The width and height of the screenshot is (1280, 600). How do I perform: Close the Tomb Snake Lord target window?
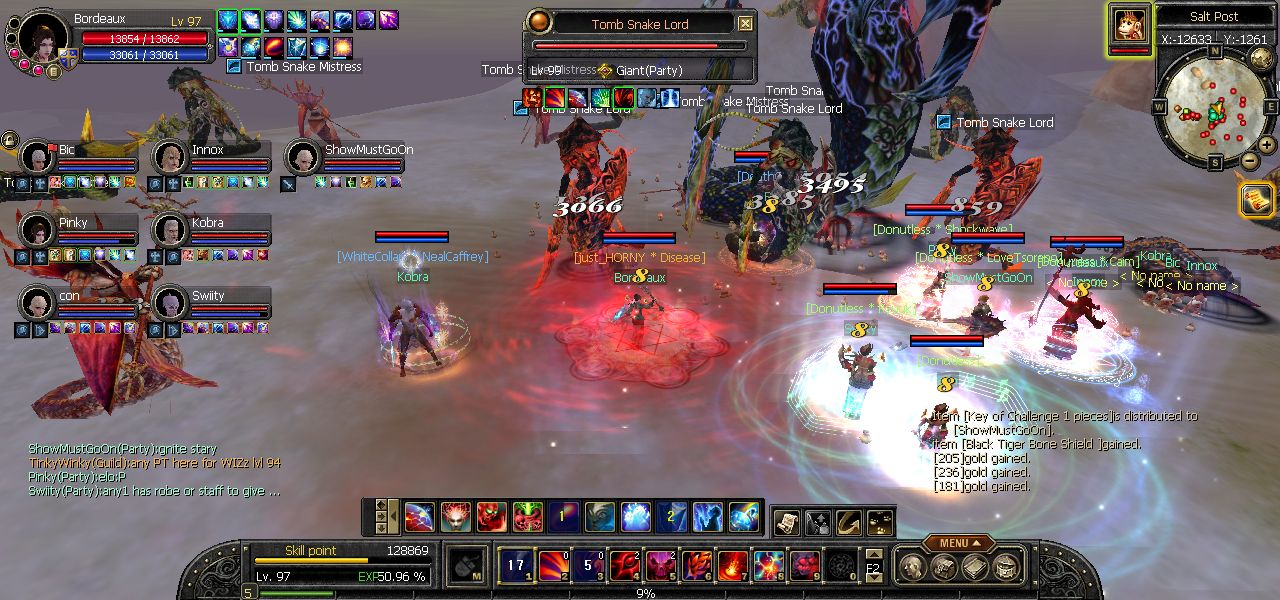(x=745, y=23)
